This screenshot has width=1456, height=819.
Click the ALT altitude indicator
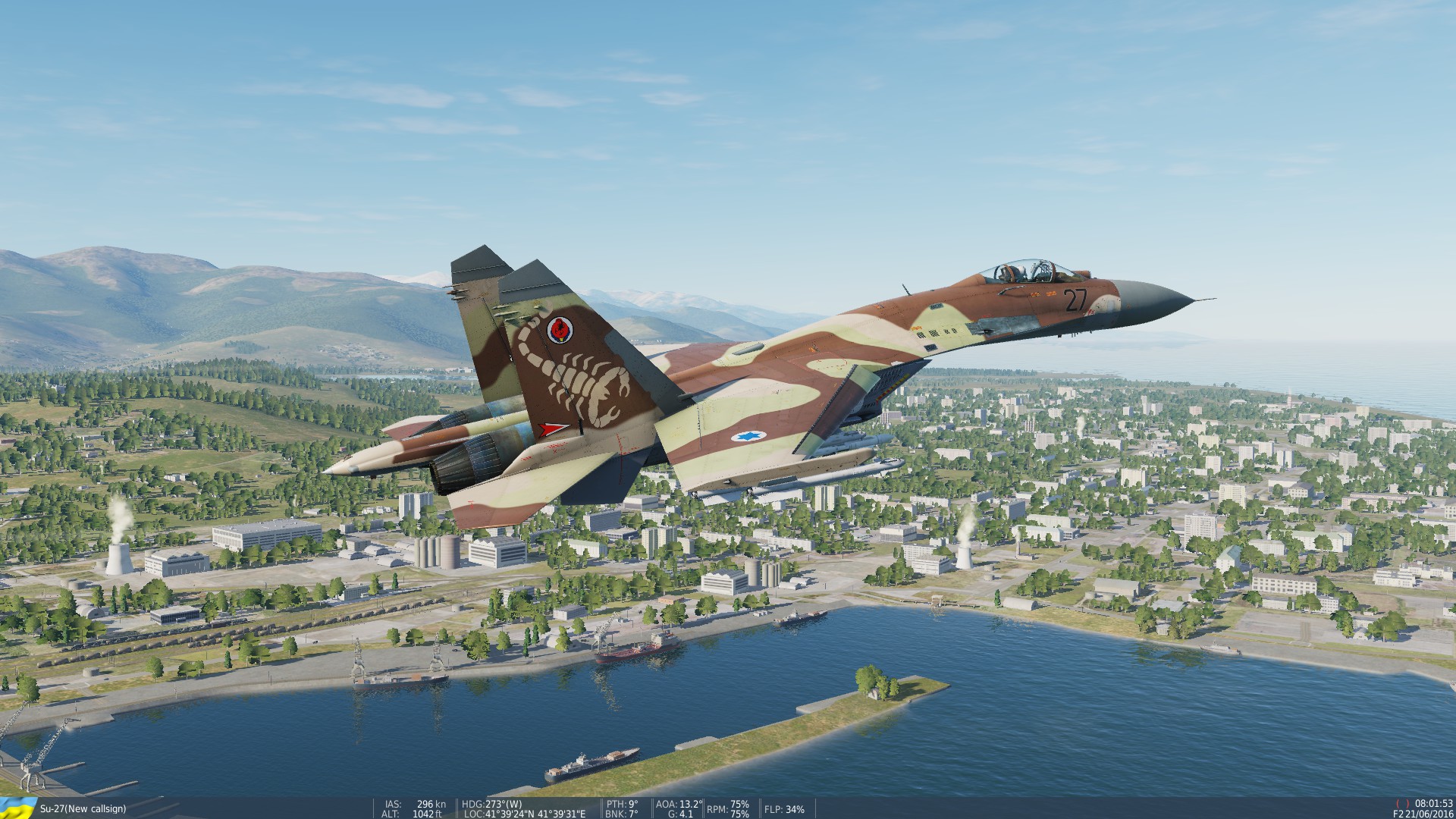(413, 812)
